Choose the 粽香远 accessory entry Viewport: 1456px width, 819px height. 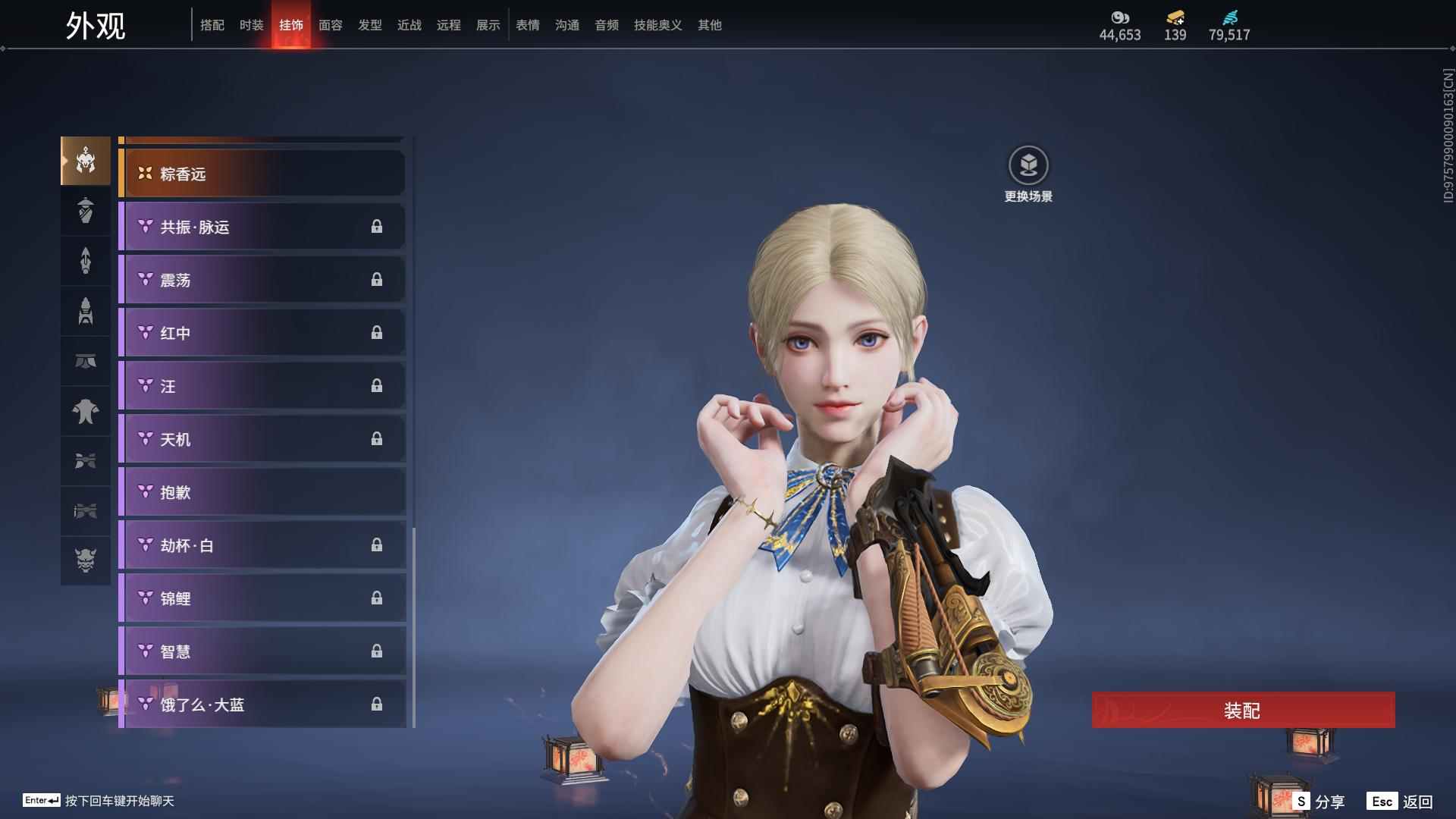(262, 174)
